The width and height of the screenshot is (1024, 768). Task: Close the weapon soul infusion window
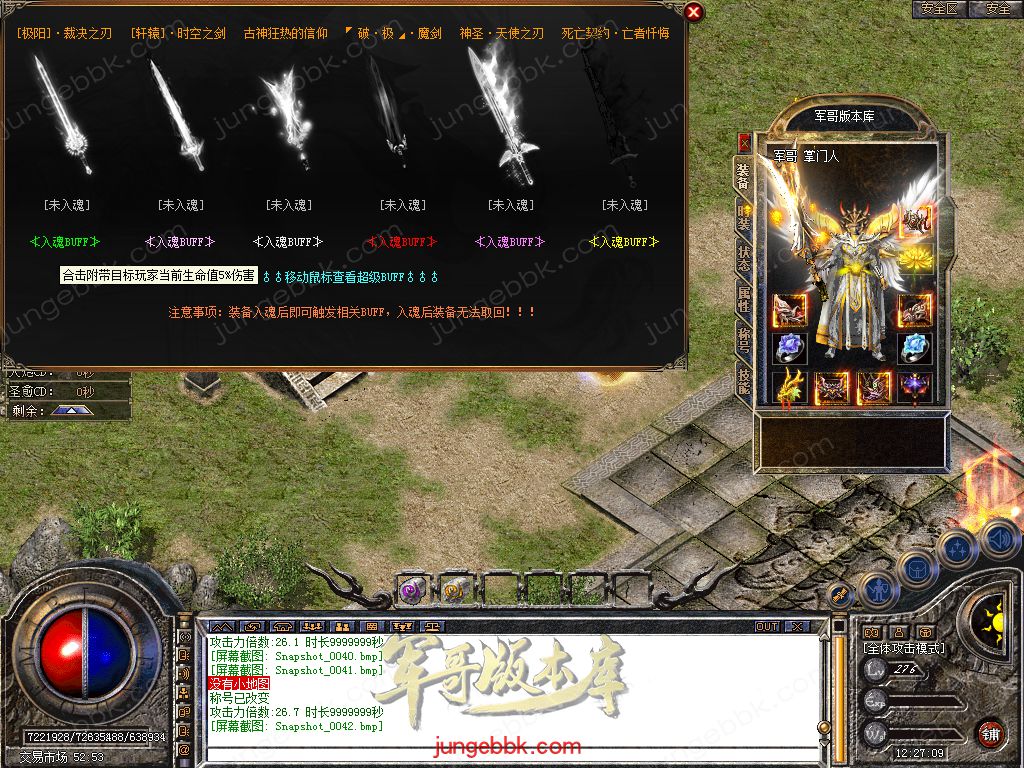tap(694, 12)
